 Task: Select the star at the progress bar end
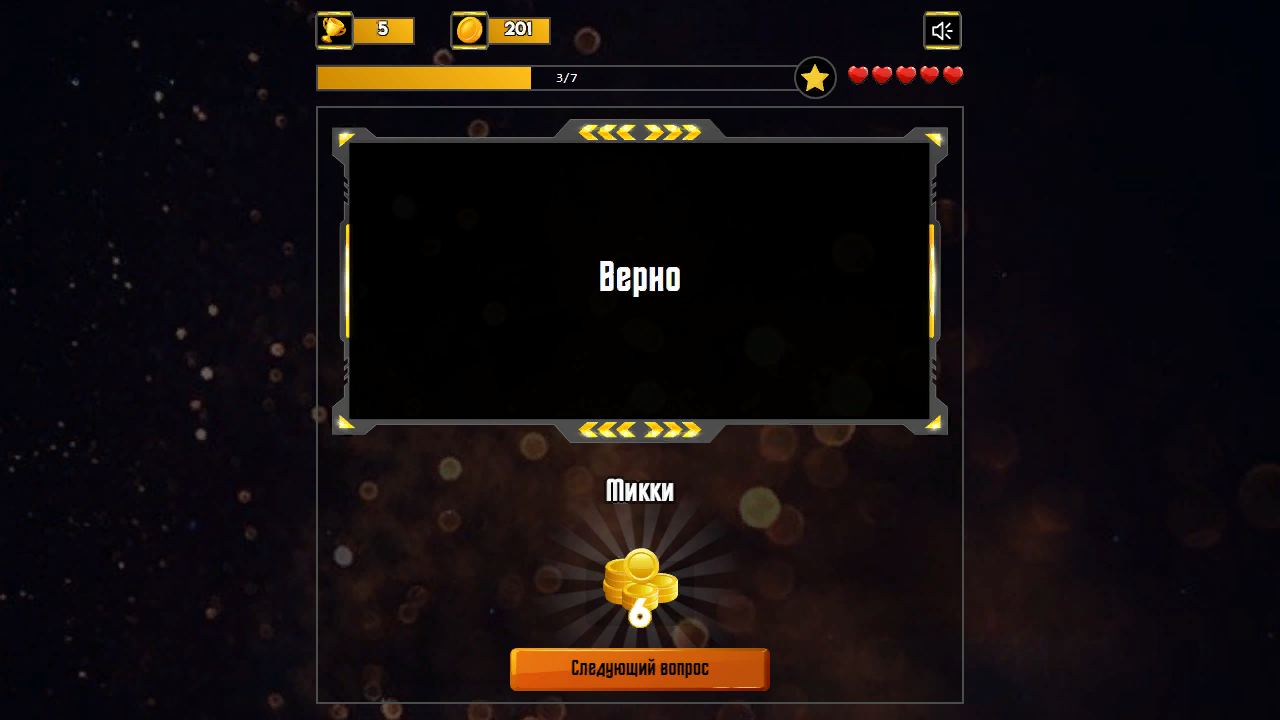point(815,76)
